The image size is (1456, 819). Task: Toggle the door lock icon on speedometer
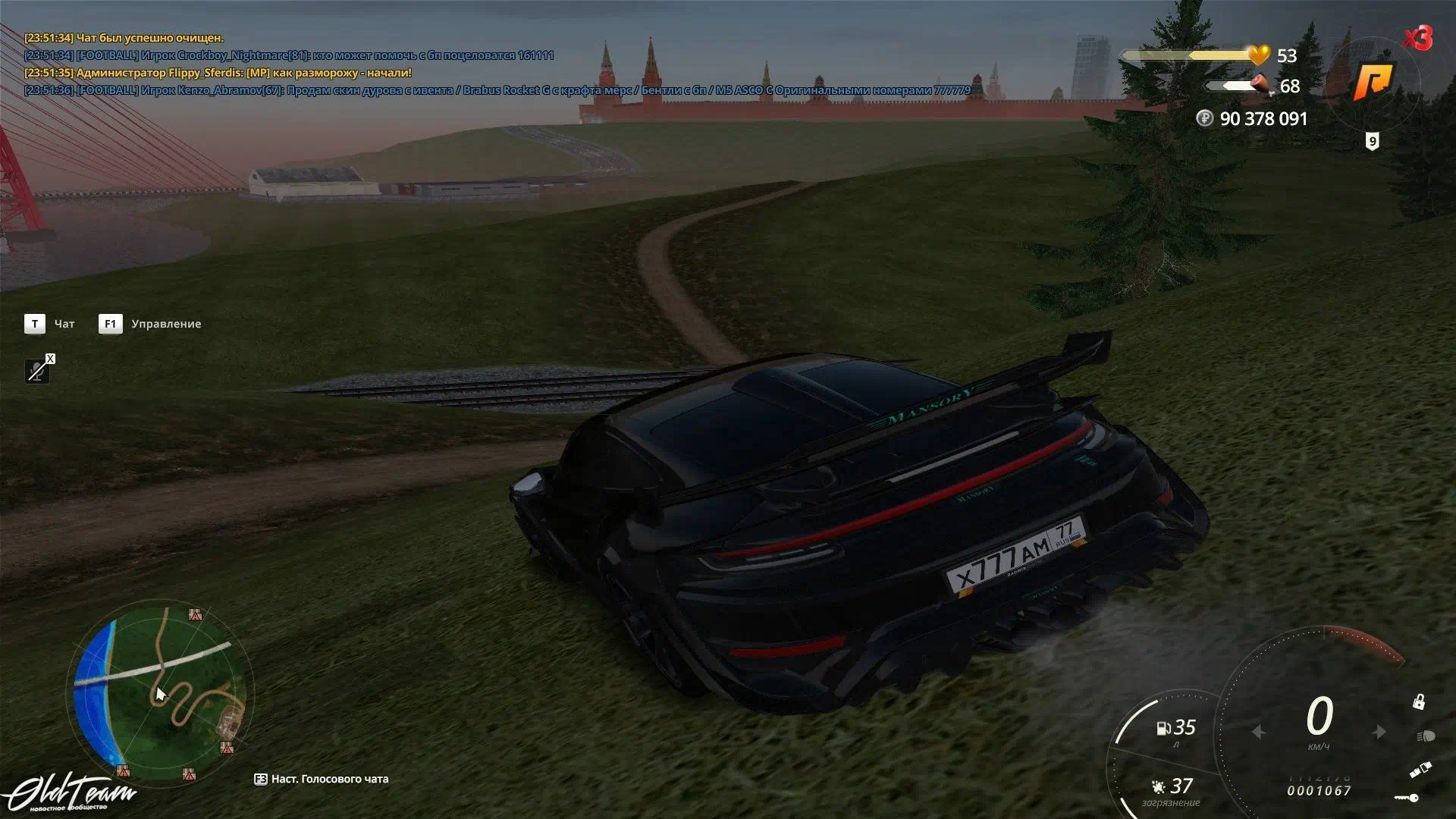pyautogui.click(x=1418, y=702)
